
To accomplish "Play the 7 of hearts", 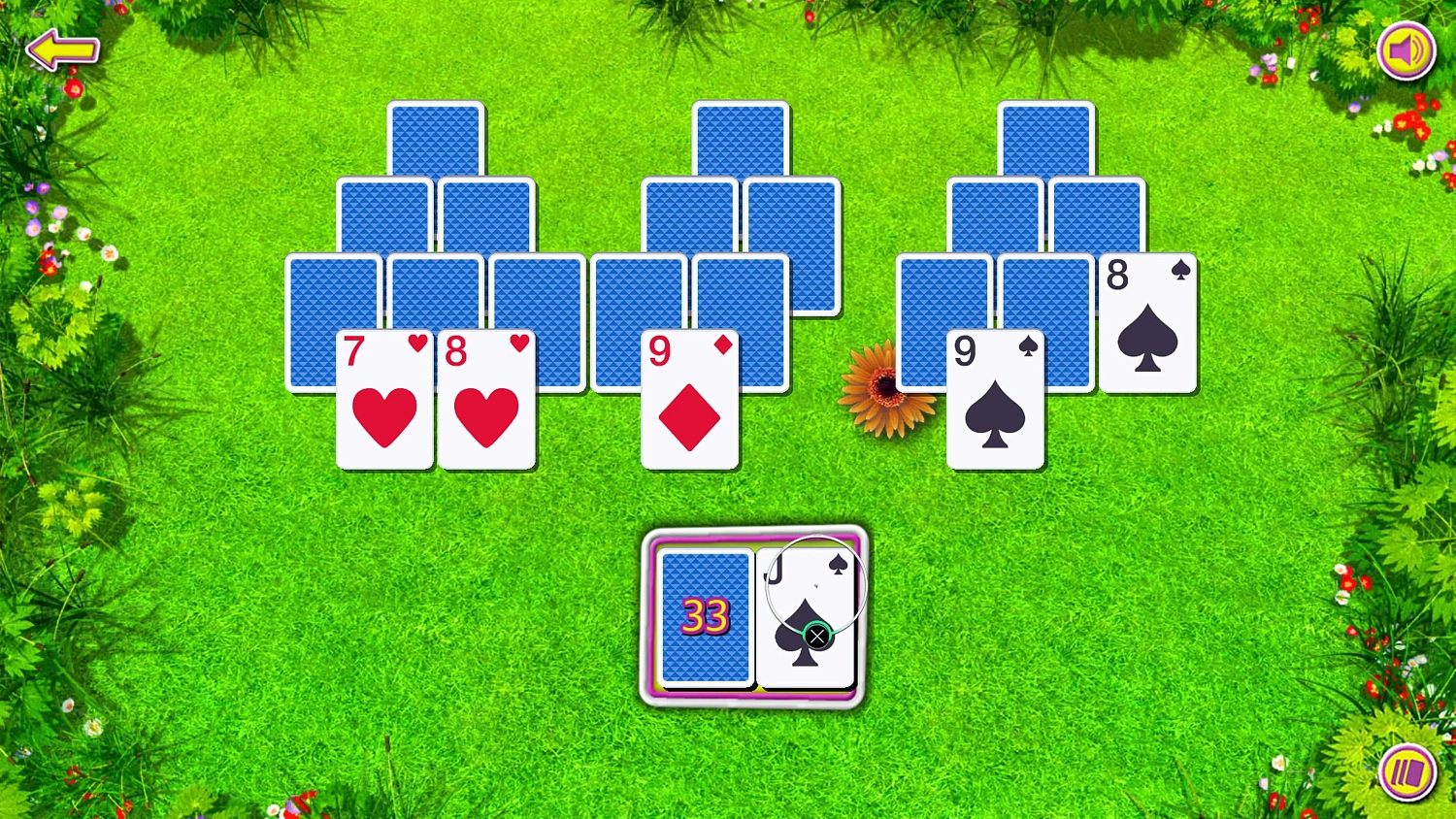I will tap(384, 401).
